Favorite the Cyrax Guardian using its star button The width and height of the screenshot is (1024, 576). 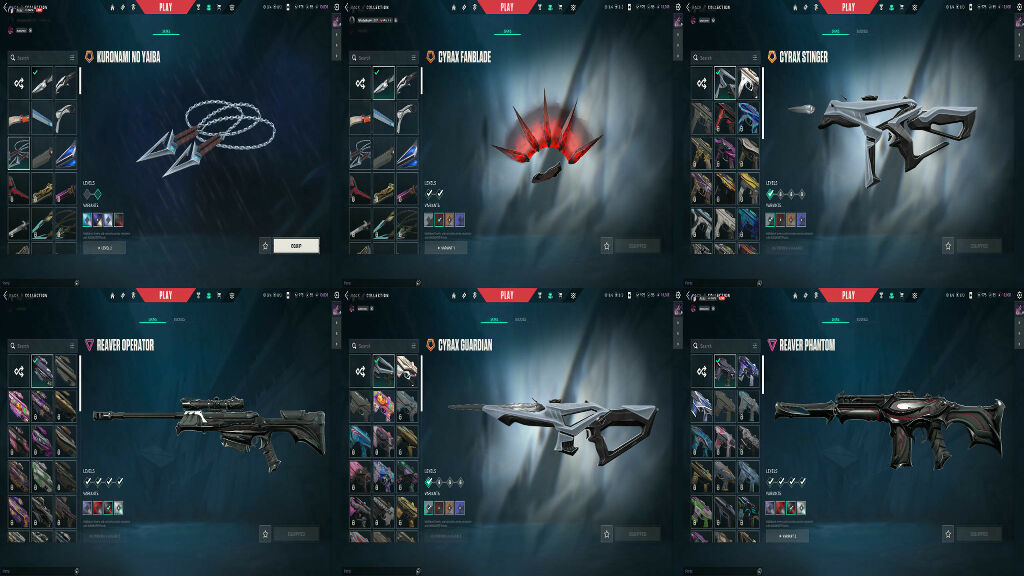click(x=606, y=534)
